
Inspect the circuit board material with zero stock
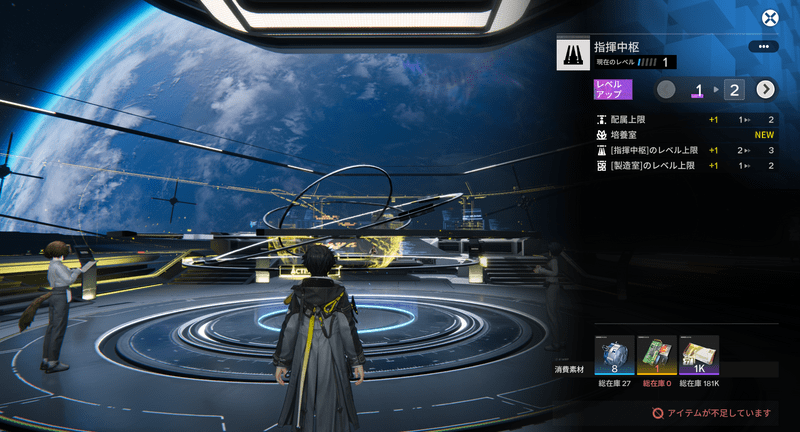click(657, 355)
